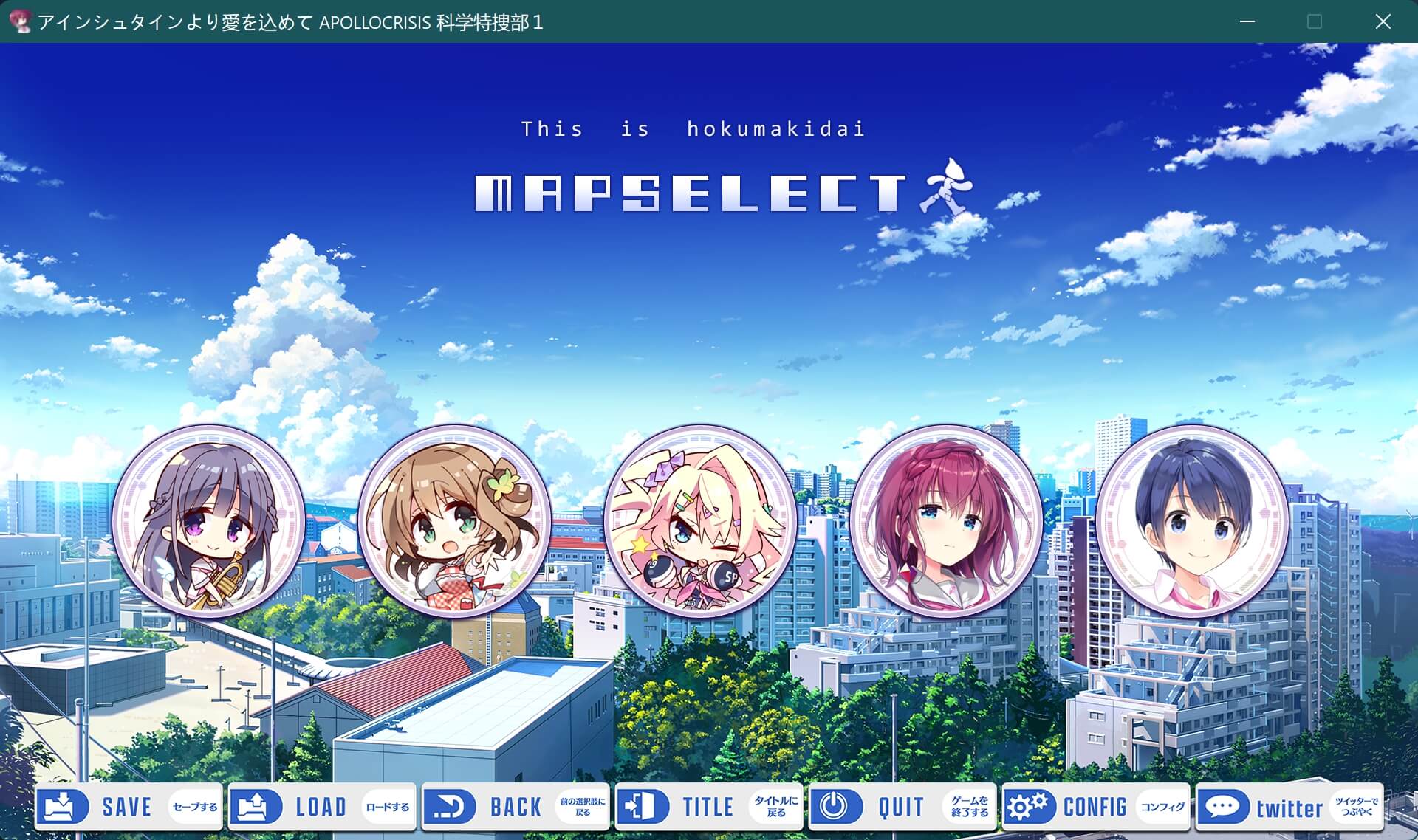The height and width of the screenshot is (840, 1418).
Task: Click the BACK rewind arrow icon
Action: click(x=451, y=807)
